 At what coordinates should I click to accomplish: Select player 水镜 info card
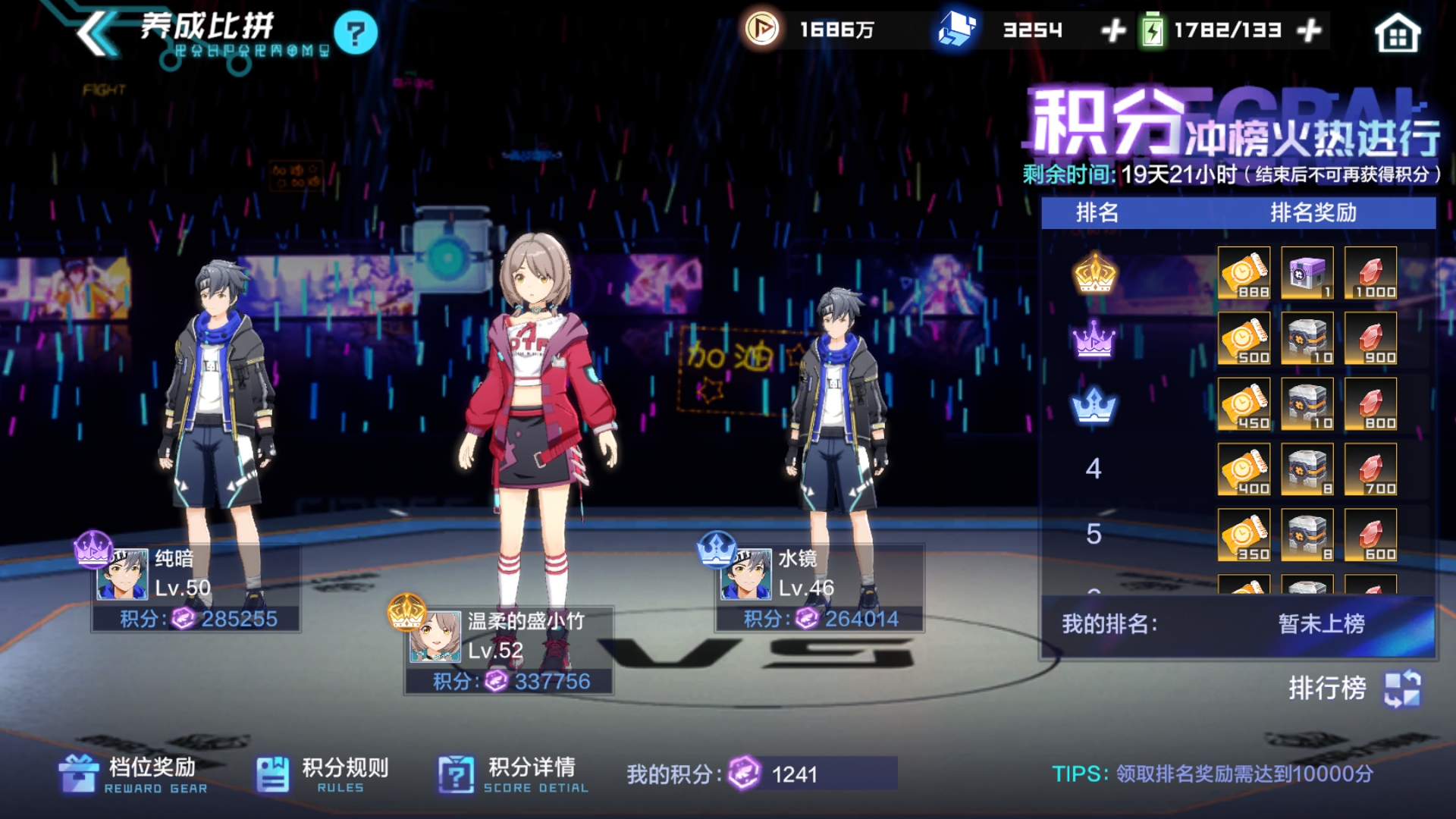(x=819, y=588)
